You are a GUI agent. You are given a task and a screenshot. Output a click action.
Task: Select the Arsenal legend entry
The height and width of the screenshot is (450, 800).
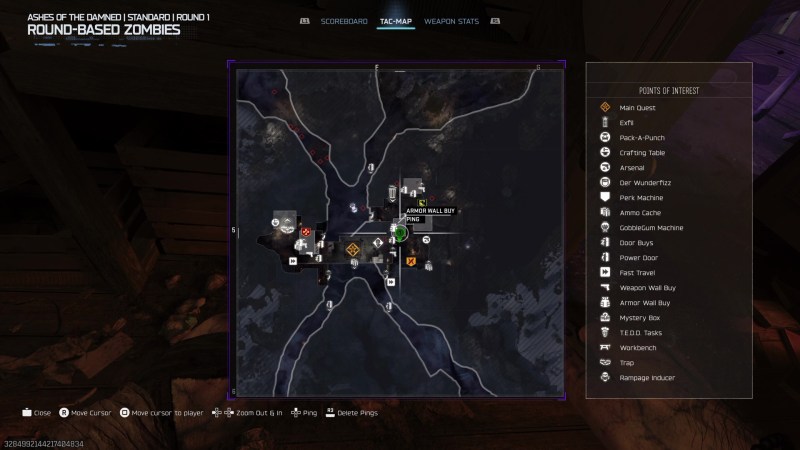(632, 167)
